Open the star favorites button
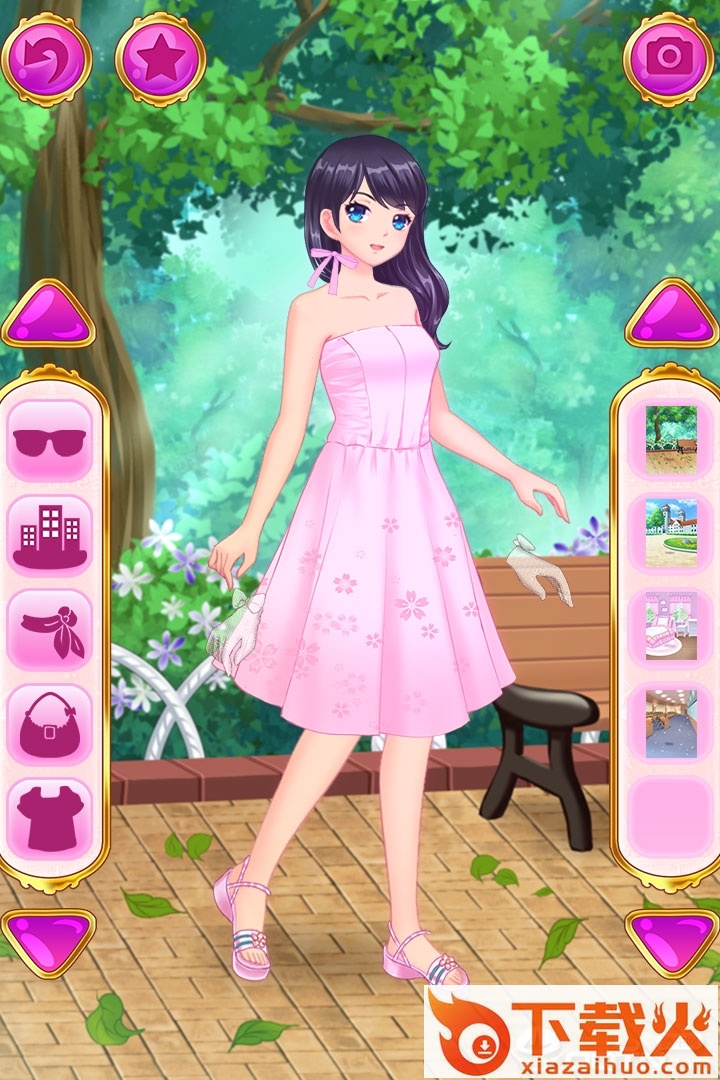This screenshot has height=1080, width=720. [x=160, y=60]
